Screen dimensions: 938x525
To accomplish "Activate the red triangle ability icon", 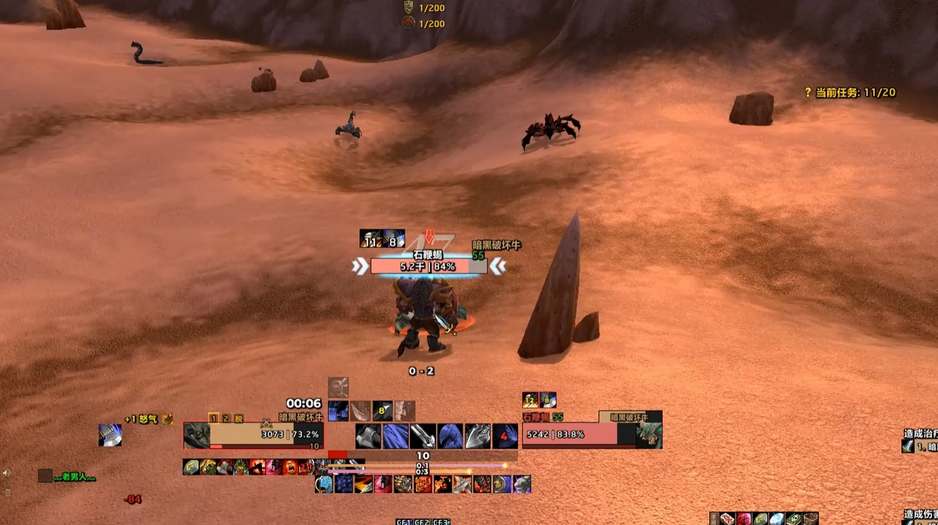I will (x=506, y=436).
